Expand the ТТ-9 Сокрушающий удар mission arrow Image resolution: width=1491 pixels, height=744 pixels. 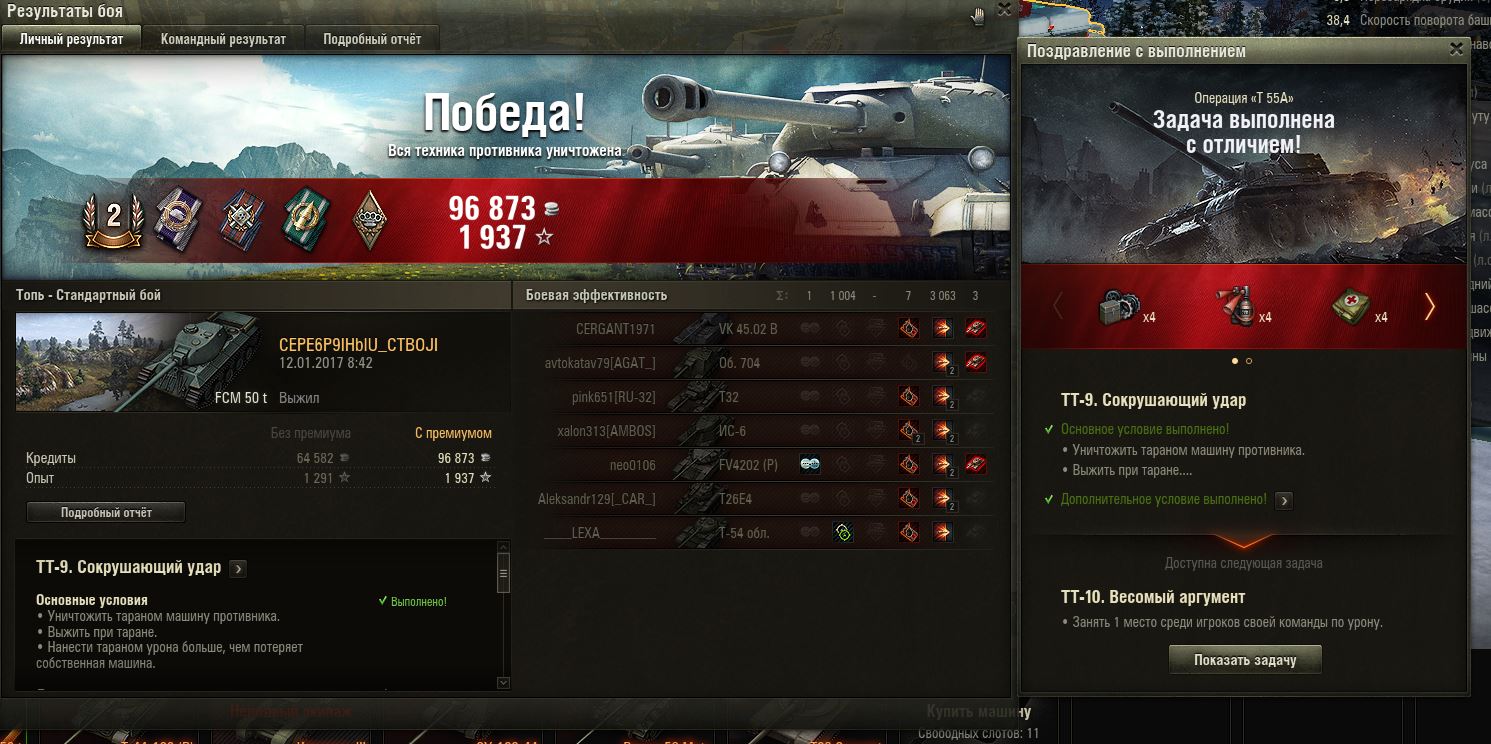(238, 569)
